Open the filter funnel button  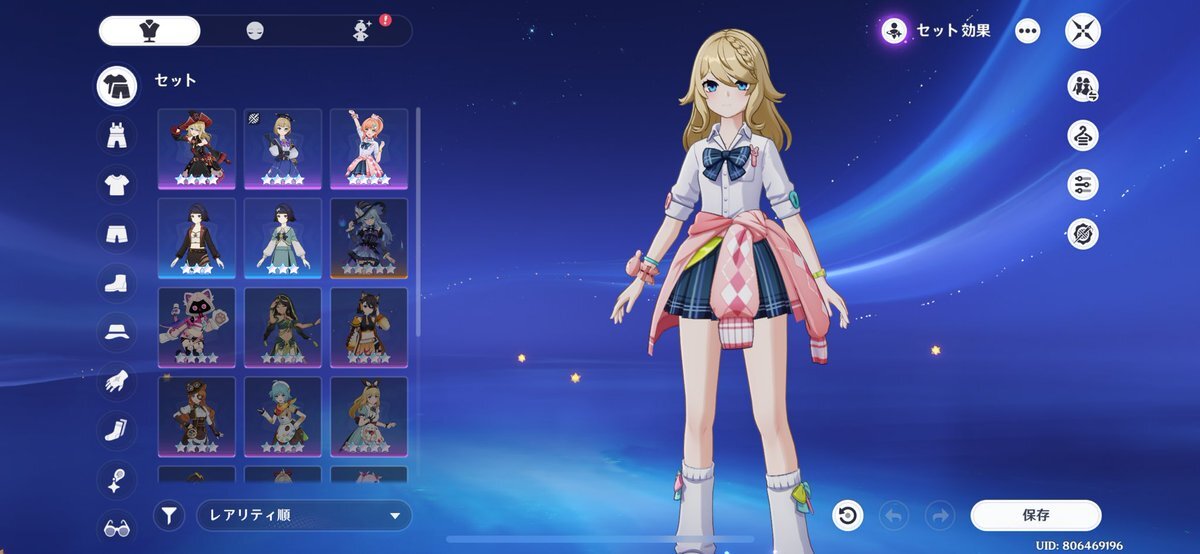click(170, 516)
